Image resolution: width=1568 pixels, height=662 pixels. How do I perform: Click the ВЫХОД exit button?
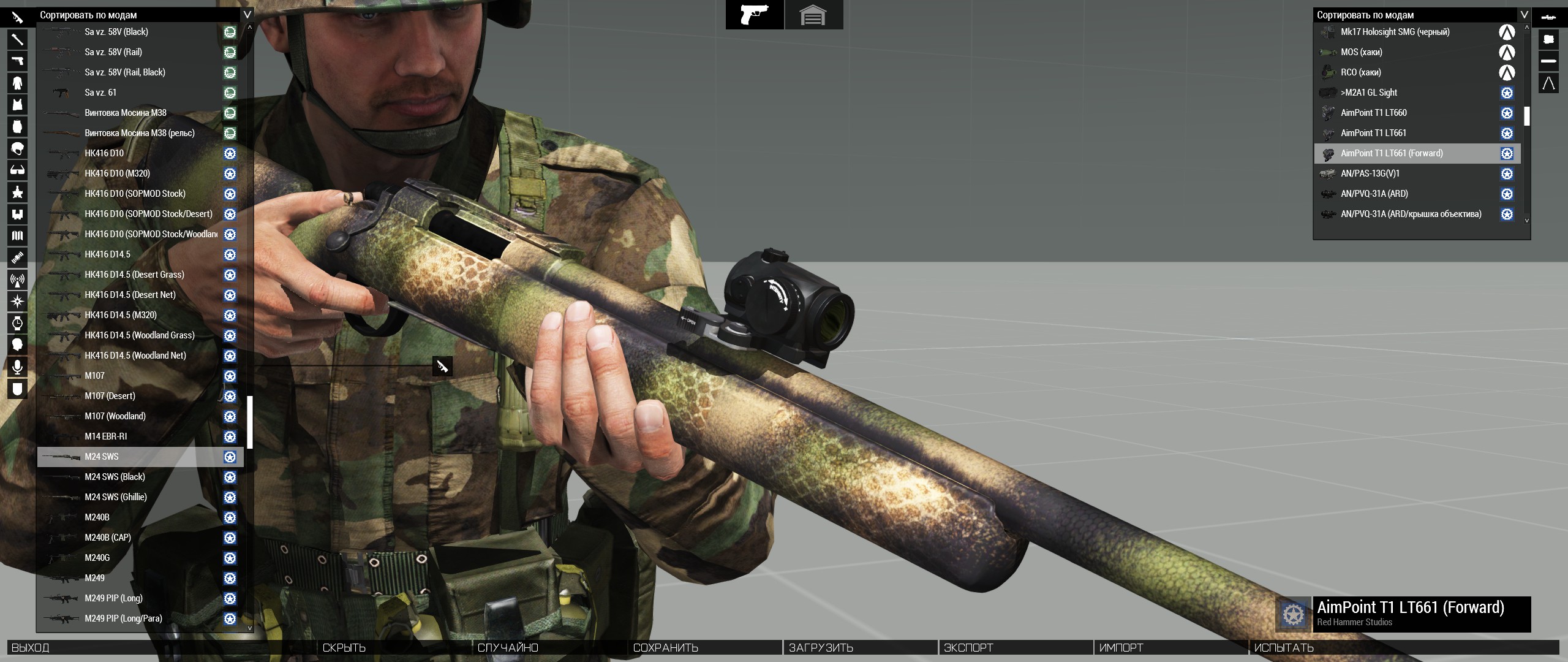31,648
